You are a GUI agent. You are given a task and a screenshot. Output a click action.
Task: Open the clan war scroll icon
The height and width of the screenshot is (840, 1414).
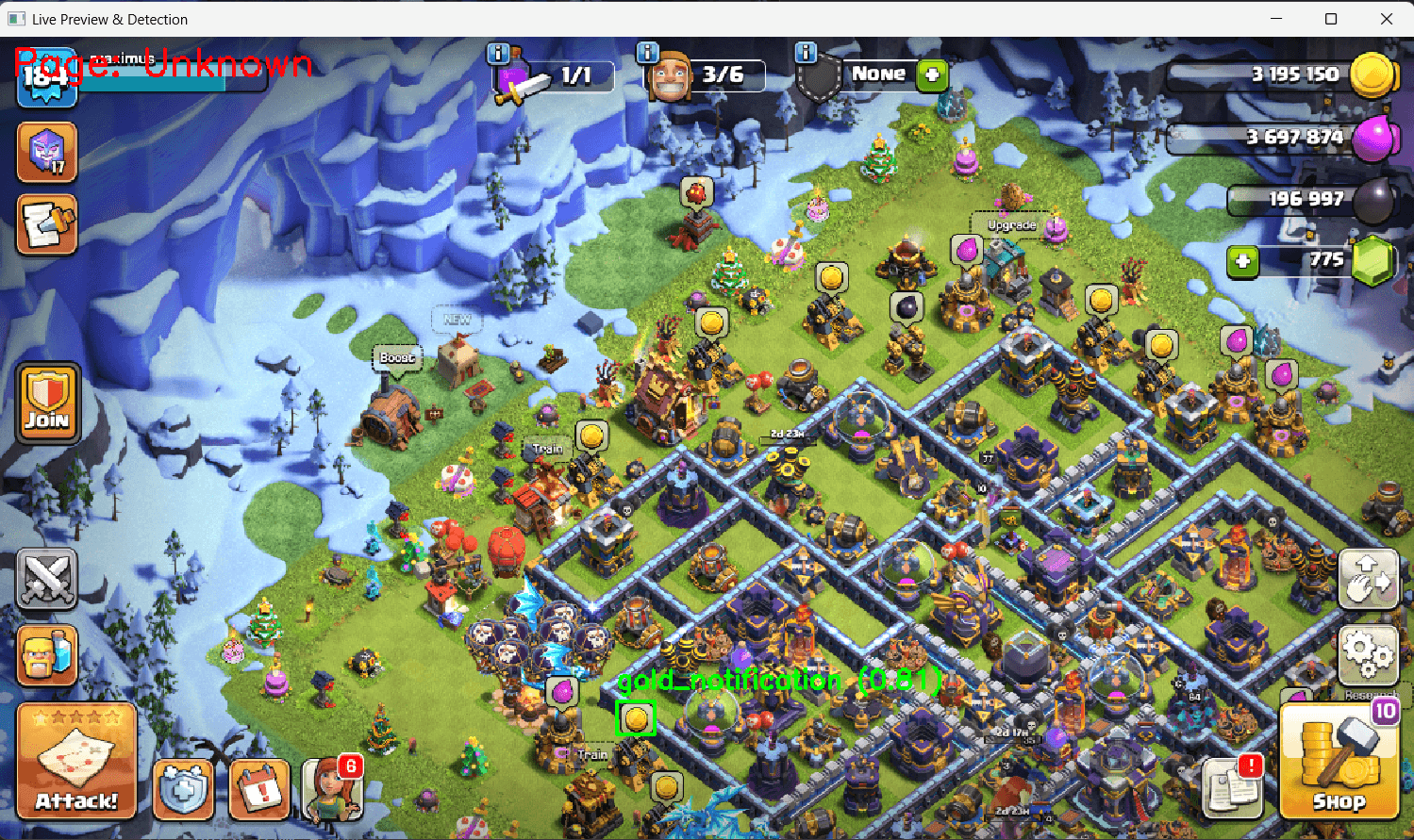coord(46,225)
